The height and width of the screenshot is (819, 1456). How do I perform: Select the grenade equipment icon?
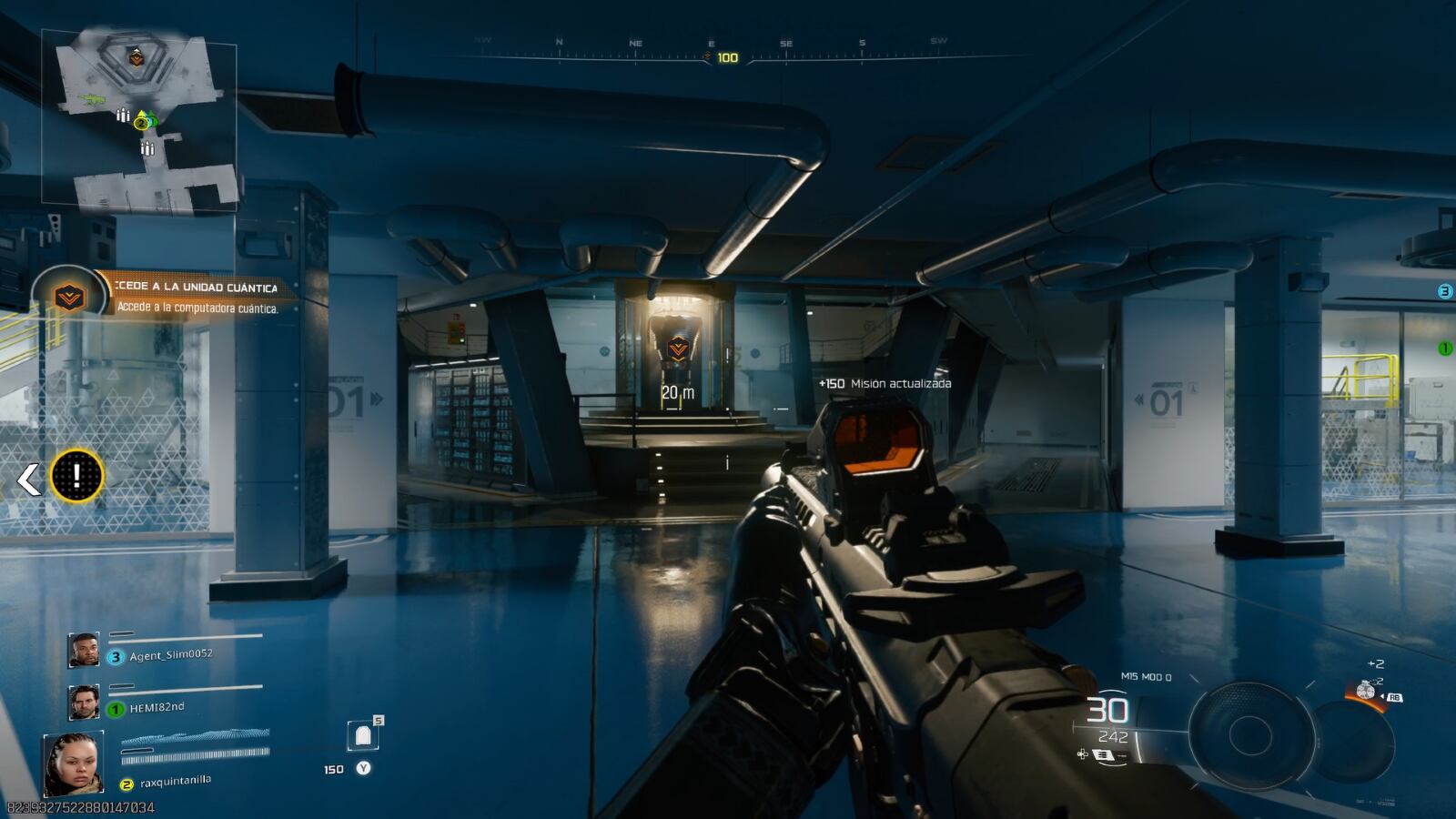click(1366, 691)
